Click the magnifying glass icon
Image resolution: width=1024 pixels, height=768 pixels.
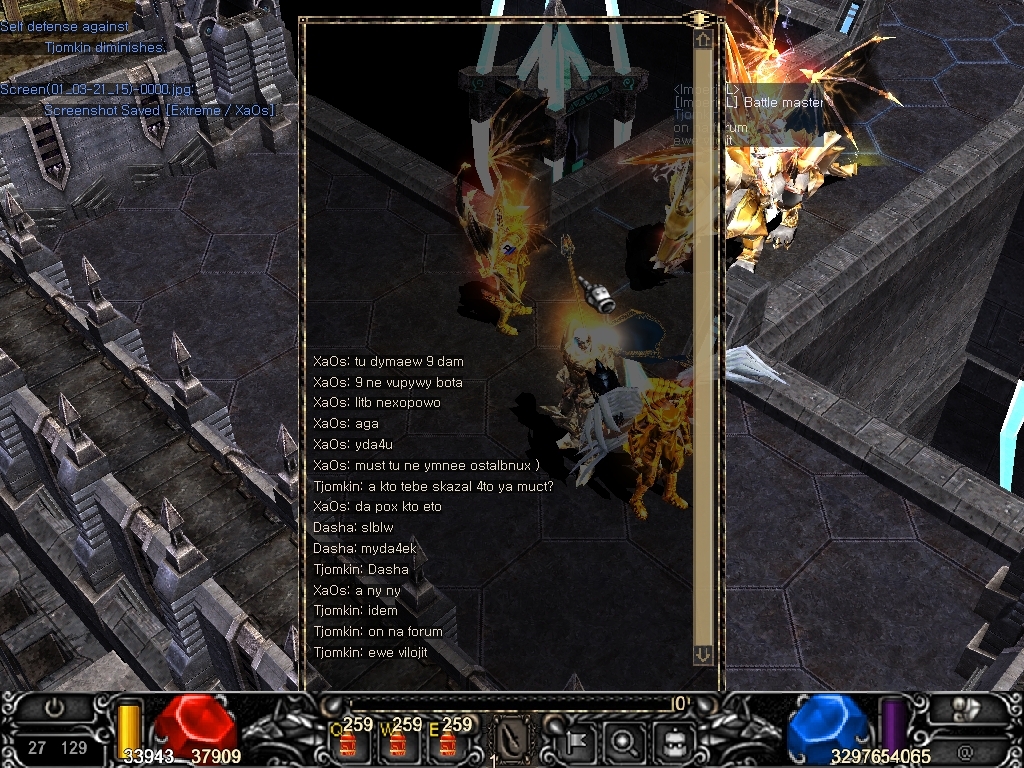624,742
